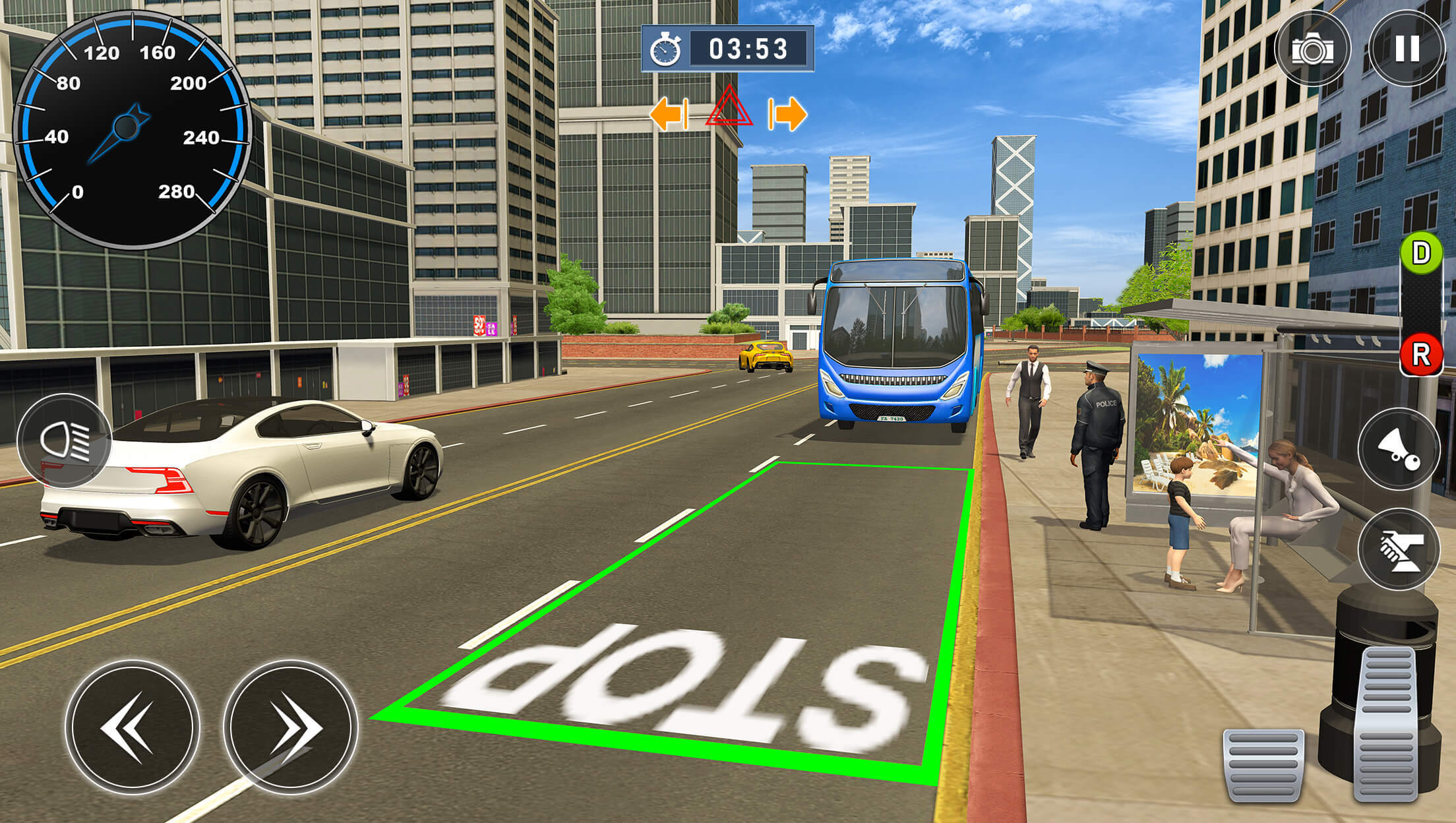Click the blue bus on the road
Image resolution: width=1456 pixels, height=823 pixels.
tap(897, 343)
